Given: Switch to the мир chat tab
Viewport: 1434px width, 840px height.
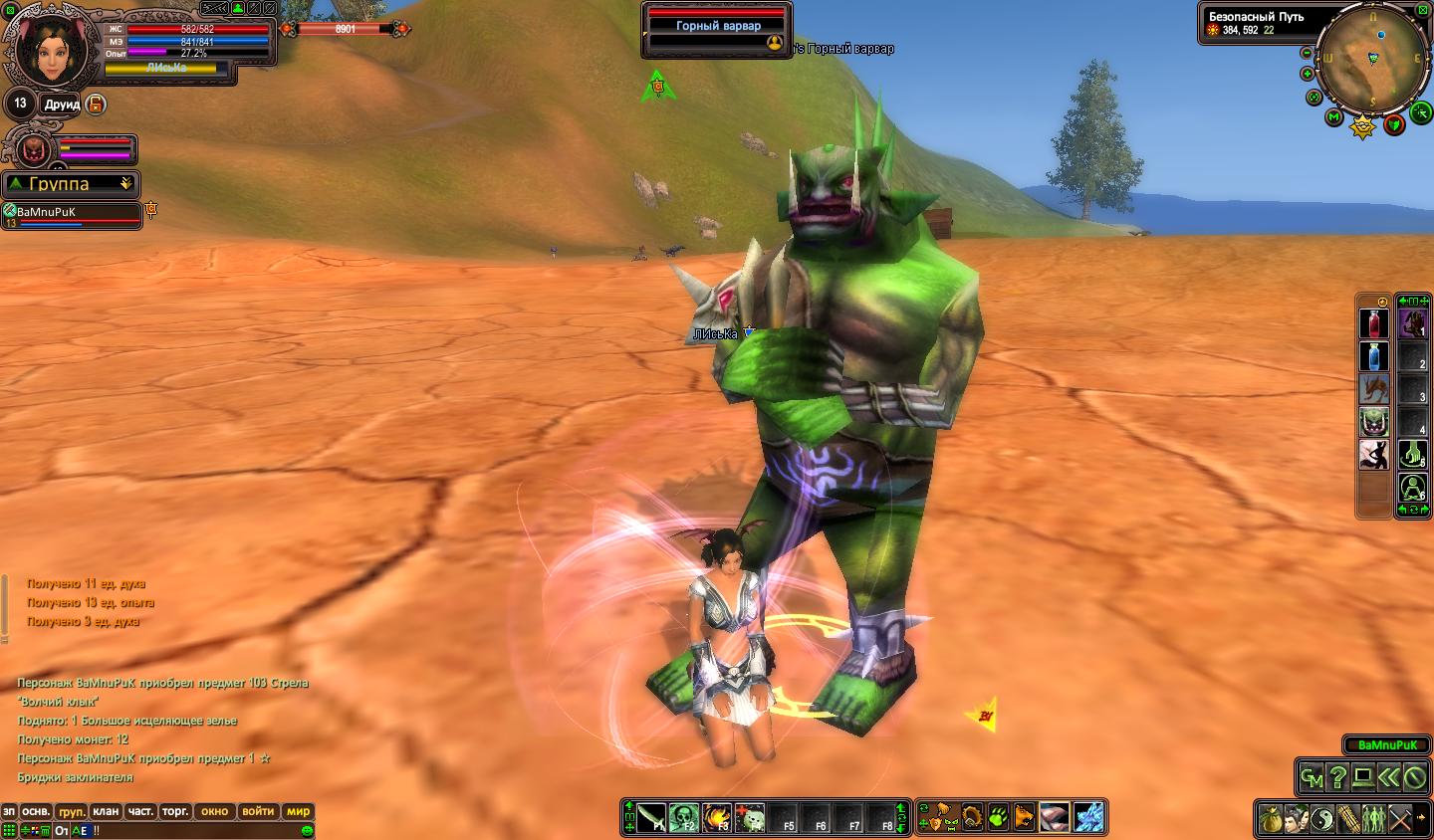Looking at the screenshot, I should 299,811.
